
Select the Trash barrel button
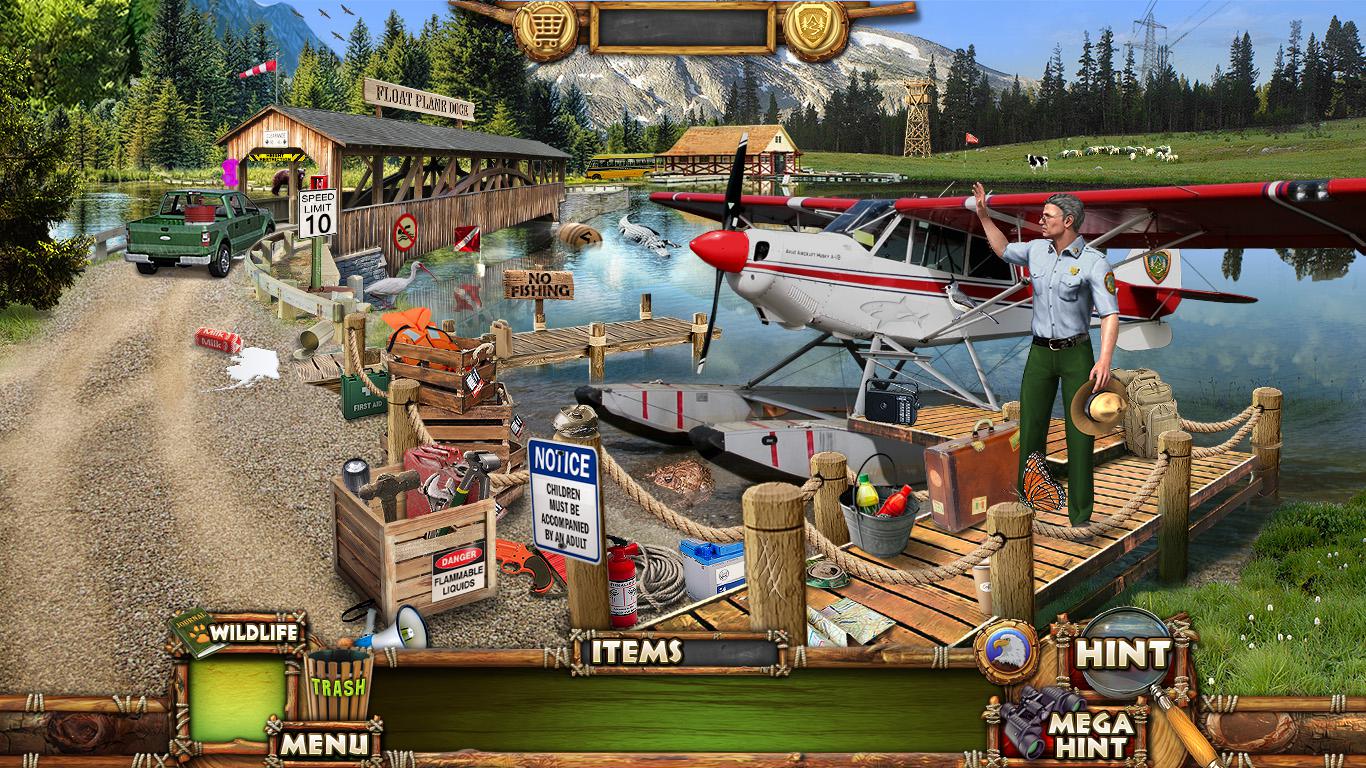tap(338, 685)
